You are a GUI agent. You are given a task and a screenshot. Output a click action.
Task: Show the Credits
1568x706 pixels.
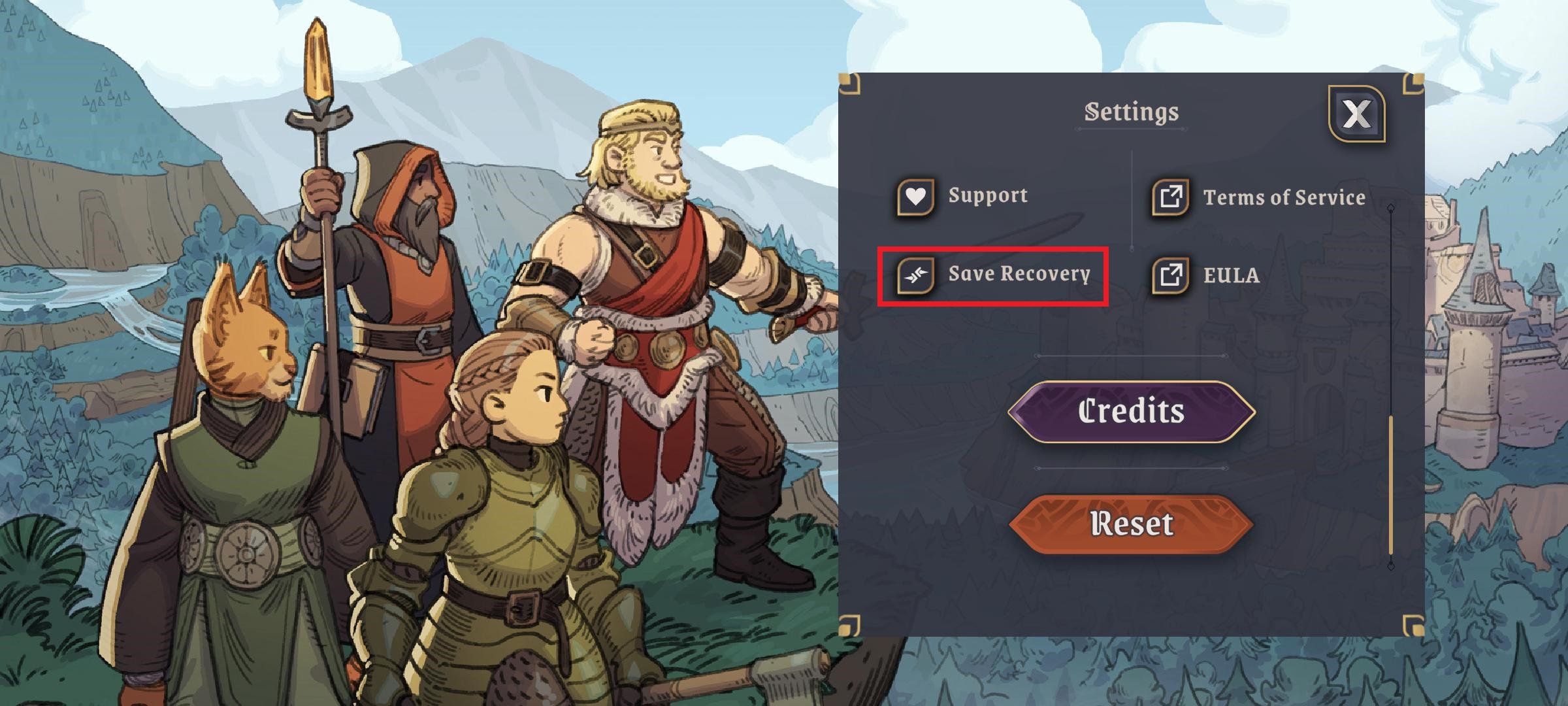(1131, 411)
